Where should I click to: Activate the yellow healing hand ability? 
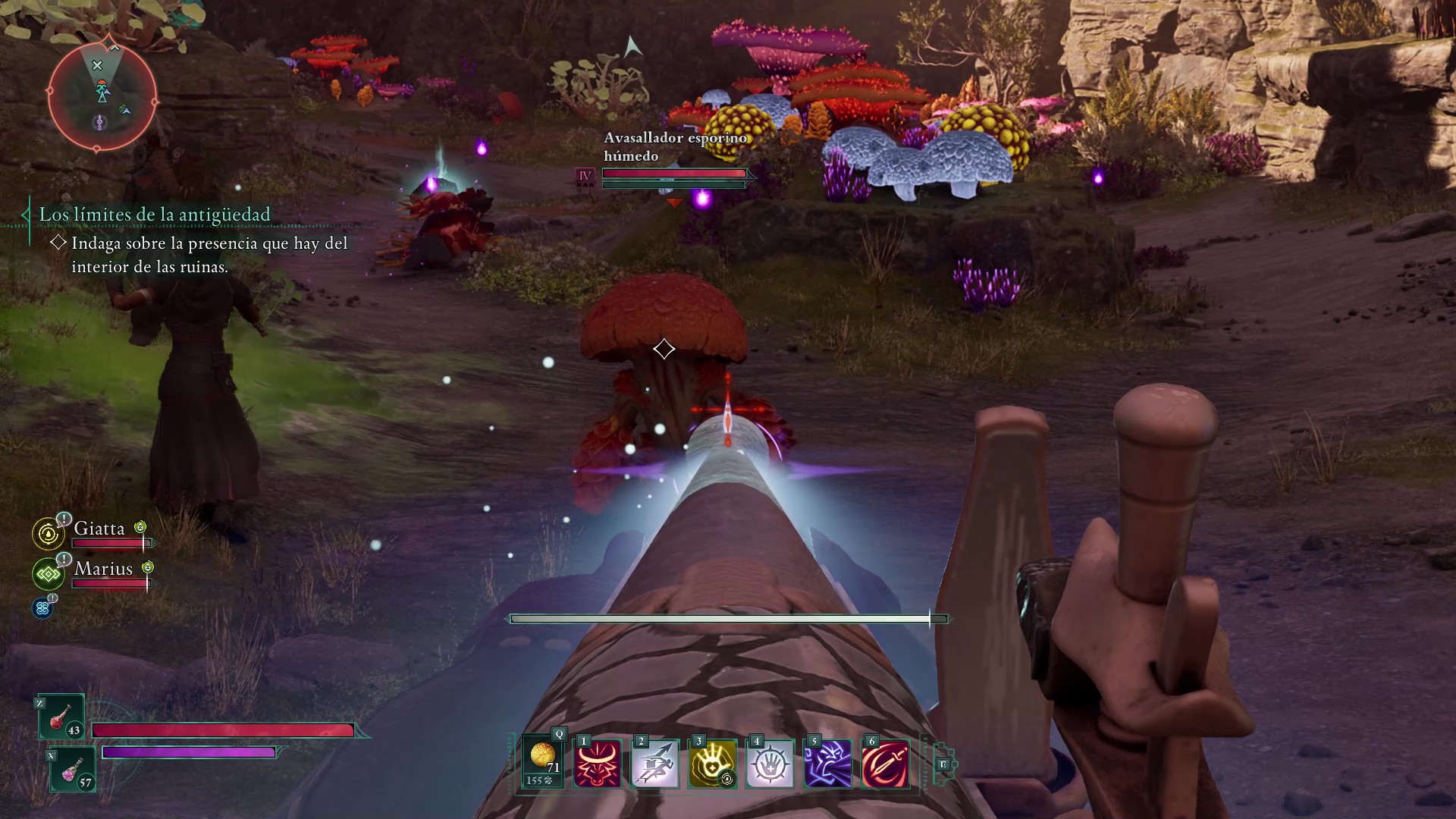pyautogui.click(x=712, y=764)
